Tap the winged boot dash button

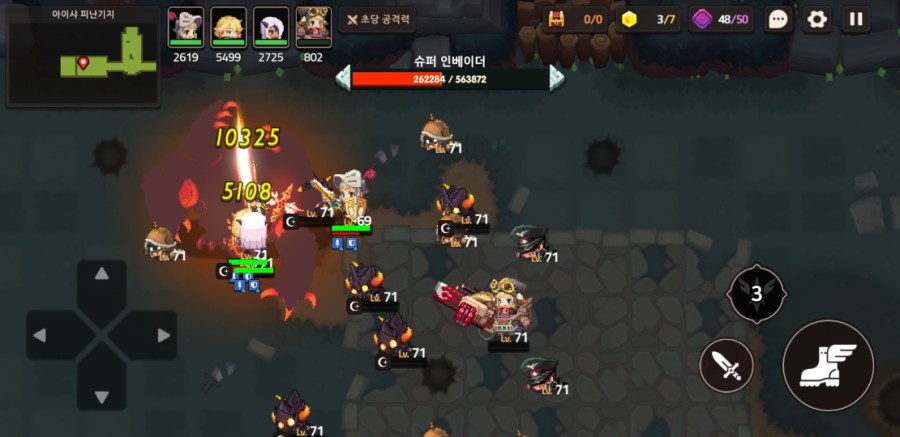coord(827,365)
